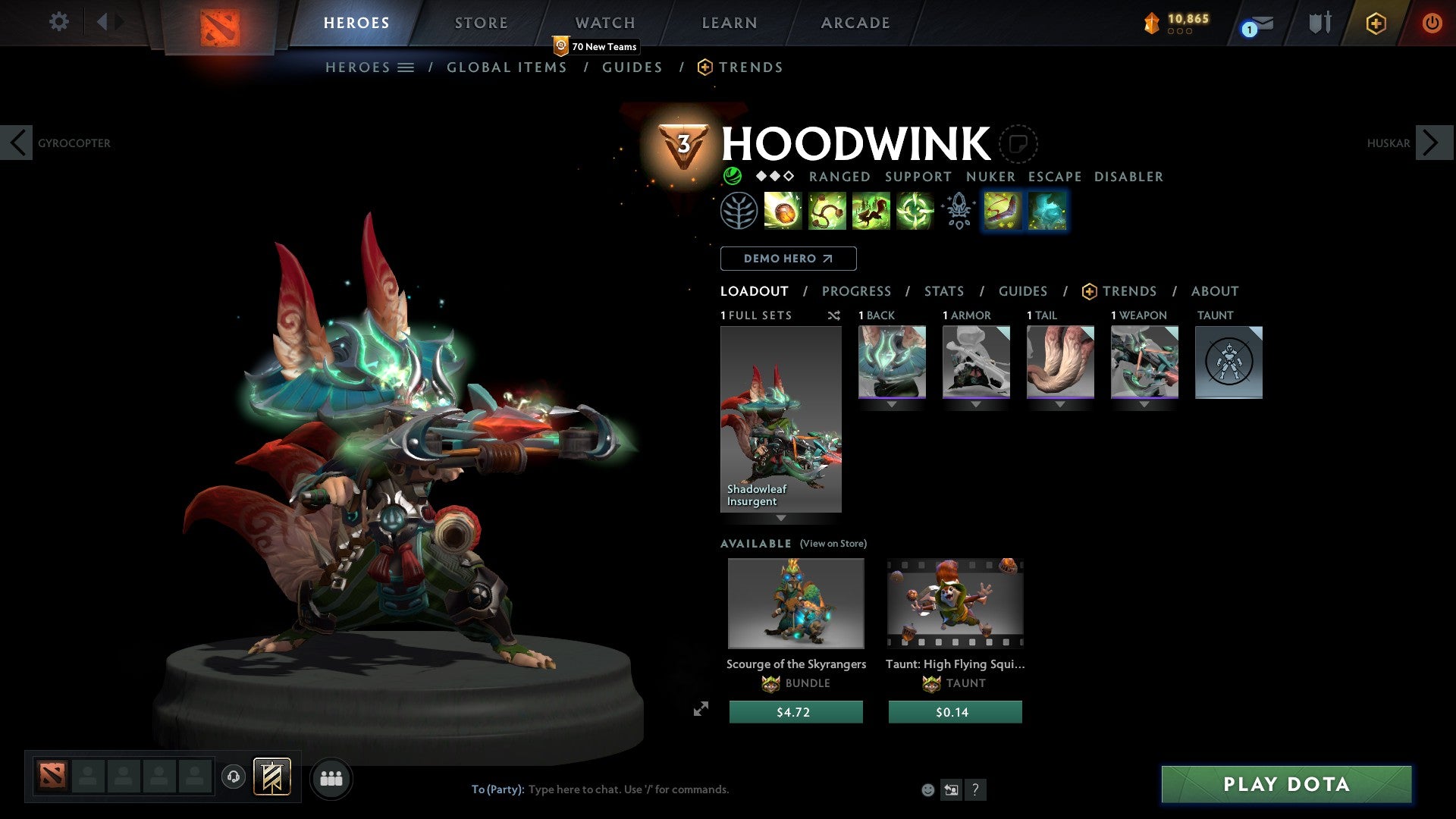This screenshot has height=819, width=1456.
Task: Expand the 1 BACK slot dropdown arrow
Action: coord(892,405)
